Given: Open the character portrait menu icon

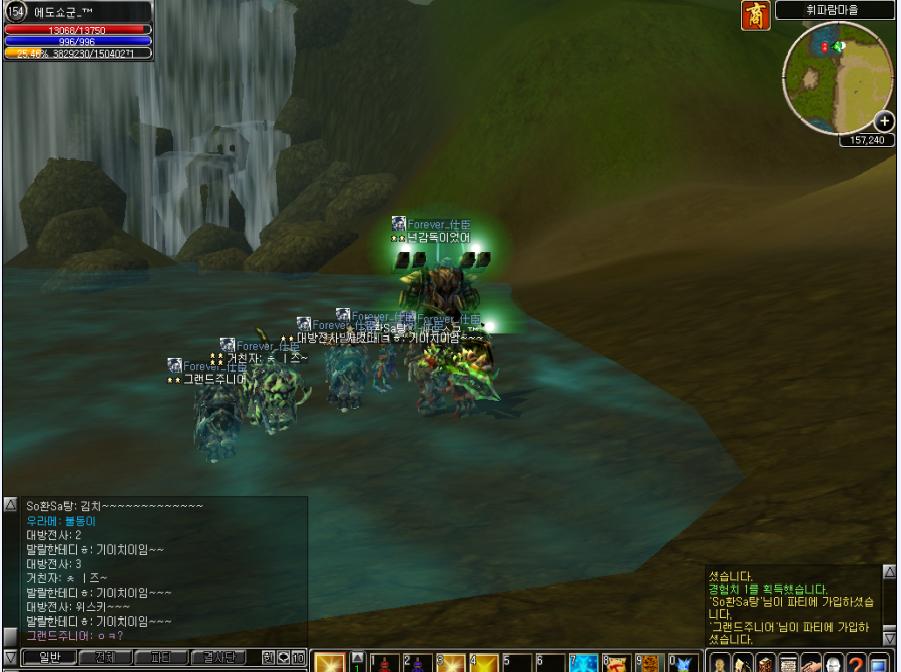Looking at the screenshot, I should pos(719,662).
